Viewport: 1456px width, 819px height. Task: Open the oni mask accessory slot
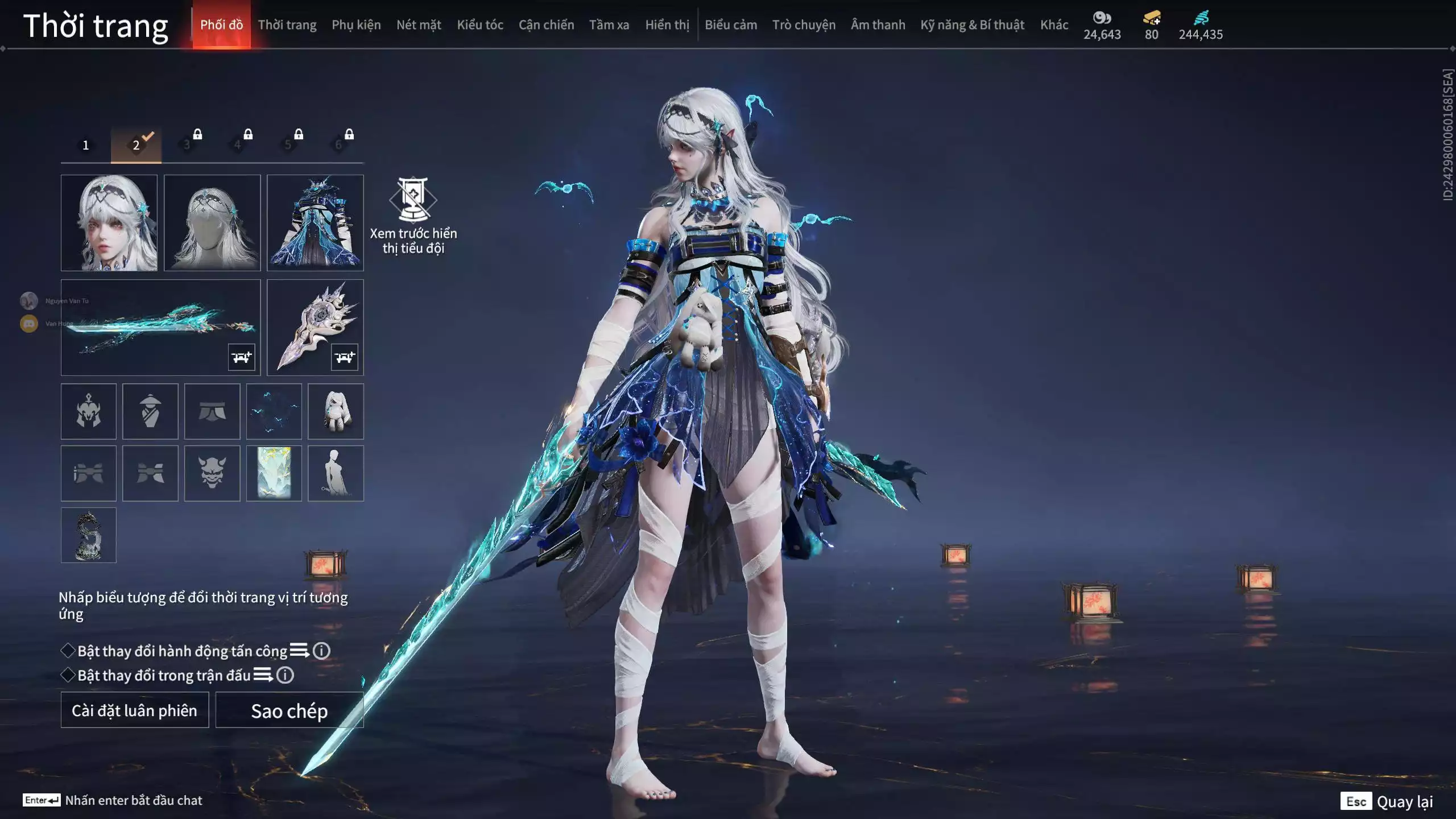tap(212, 473)
